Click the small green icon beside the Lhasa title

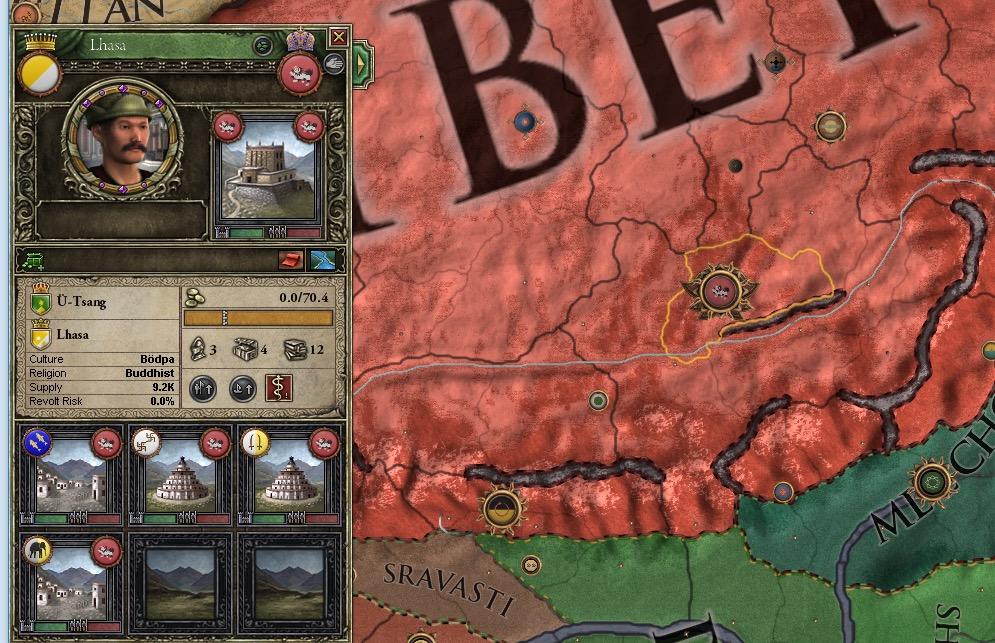(262, 45)
